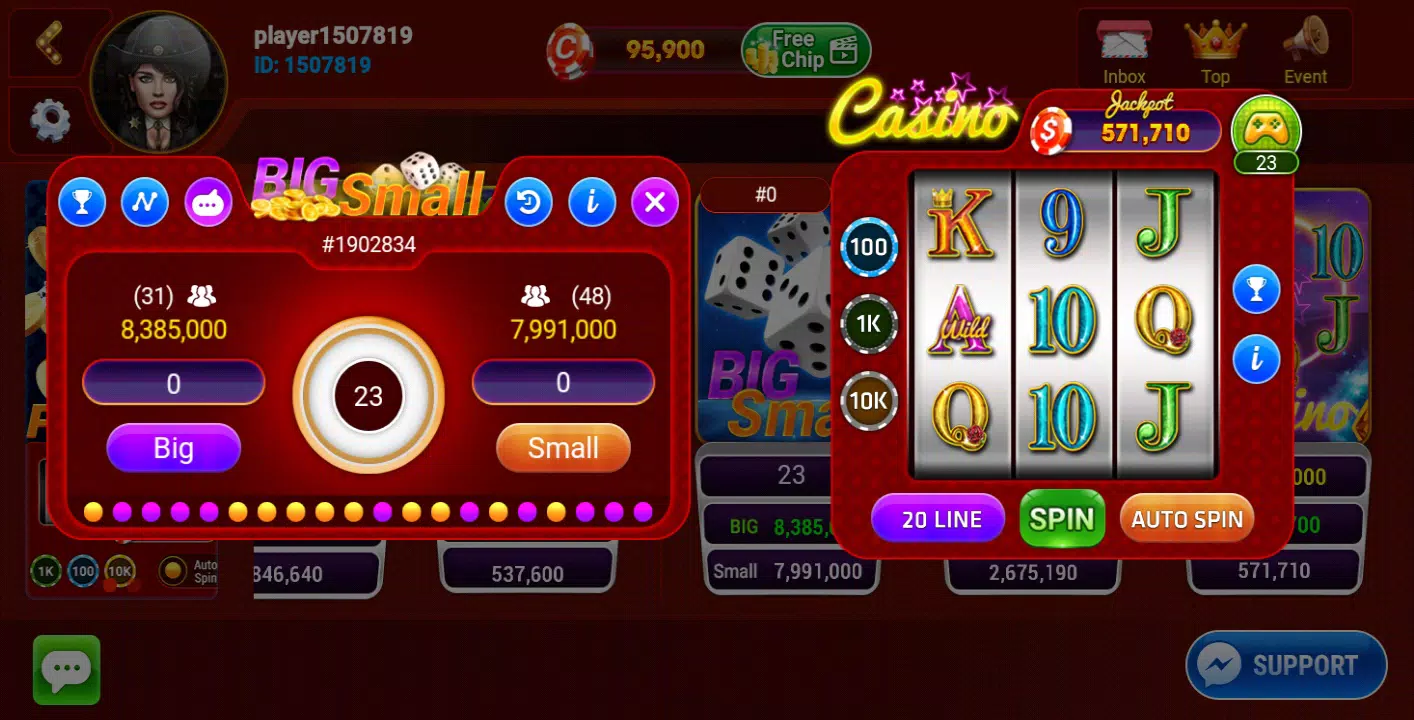View the Big Small trend chart icon
This screenshot has height=720, width=1414.
click(x=145, y=202)
